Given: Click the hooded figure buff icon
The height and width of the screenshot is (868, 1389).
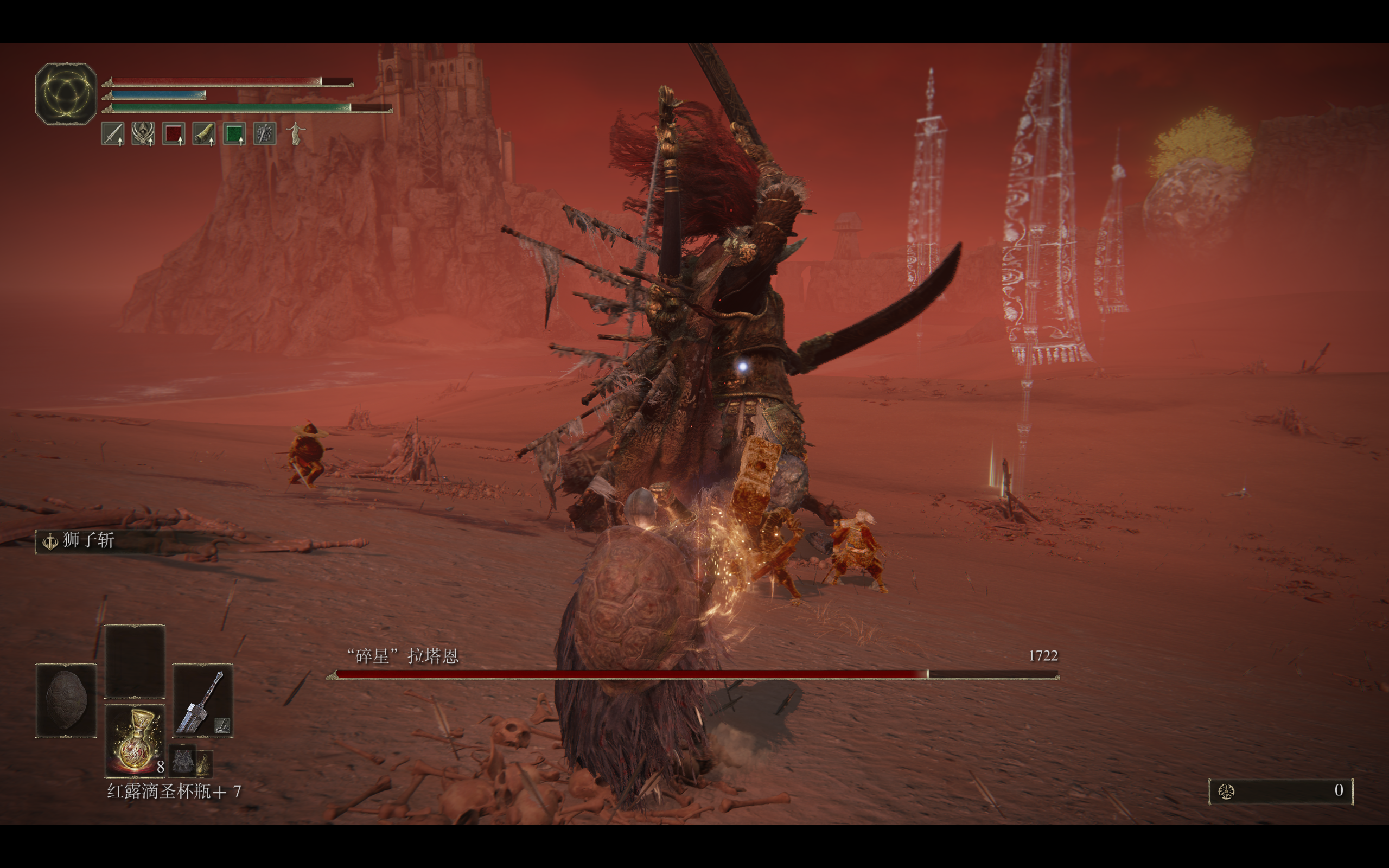Looking at the screenshot, I should pos(143,134).
